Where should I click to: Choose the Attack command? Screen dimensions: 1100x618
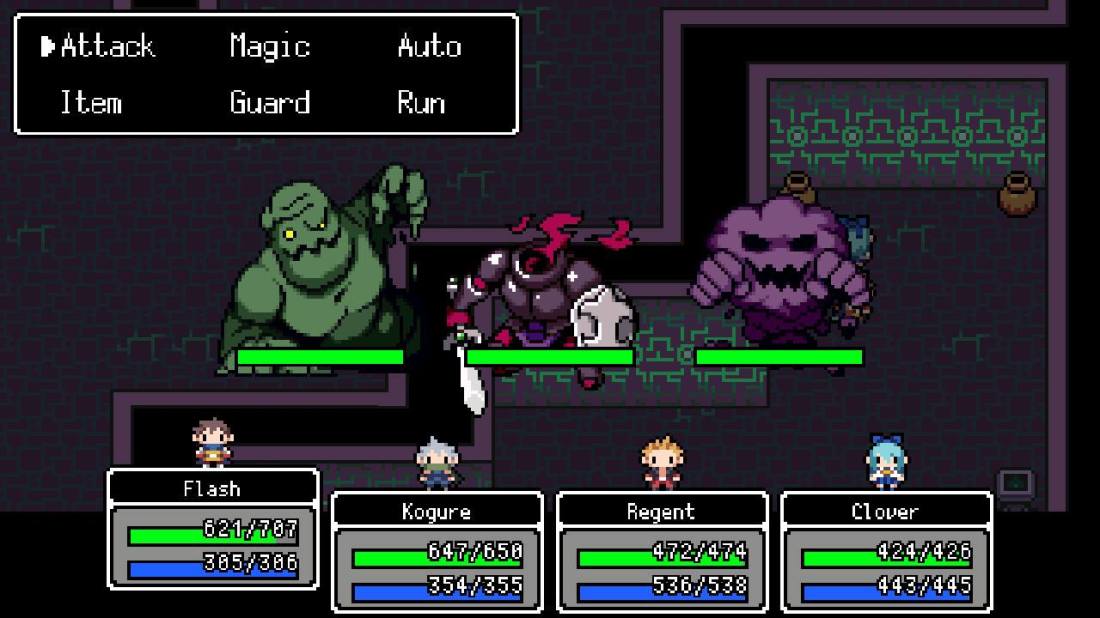107,46
